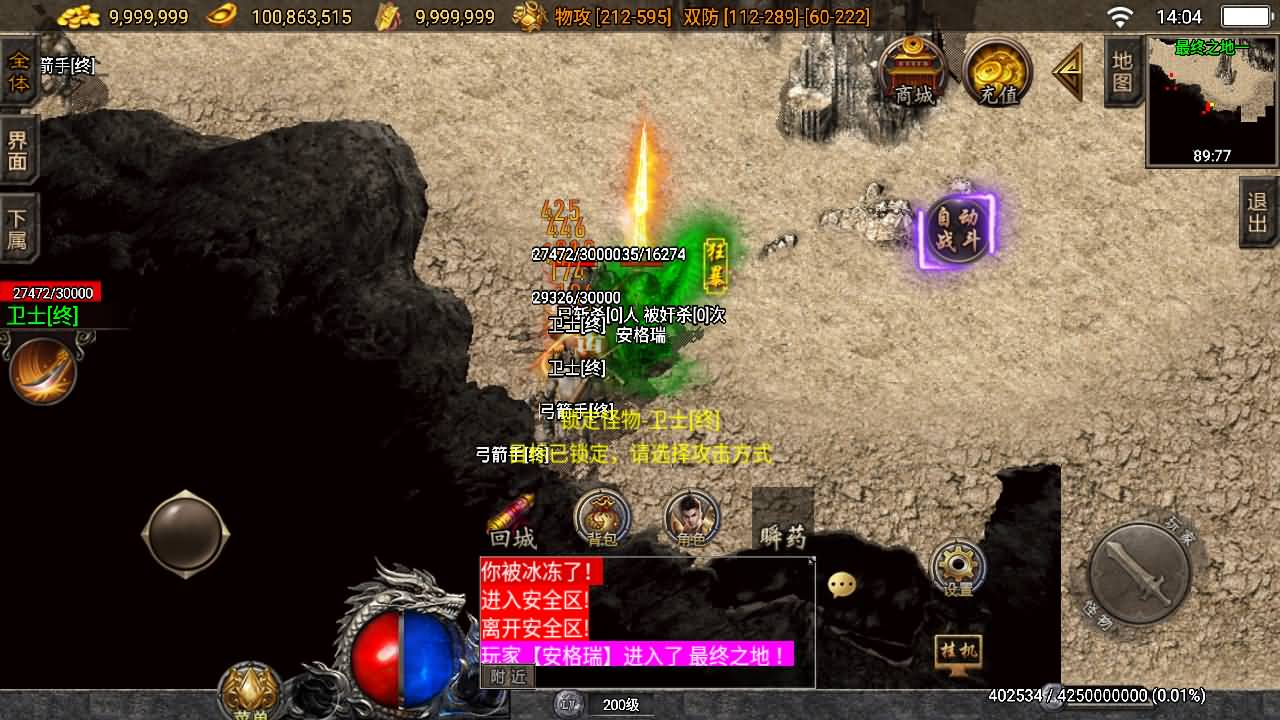Switch to the 界面 tab

coord(19,150)
